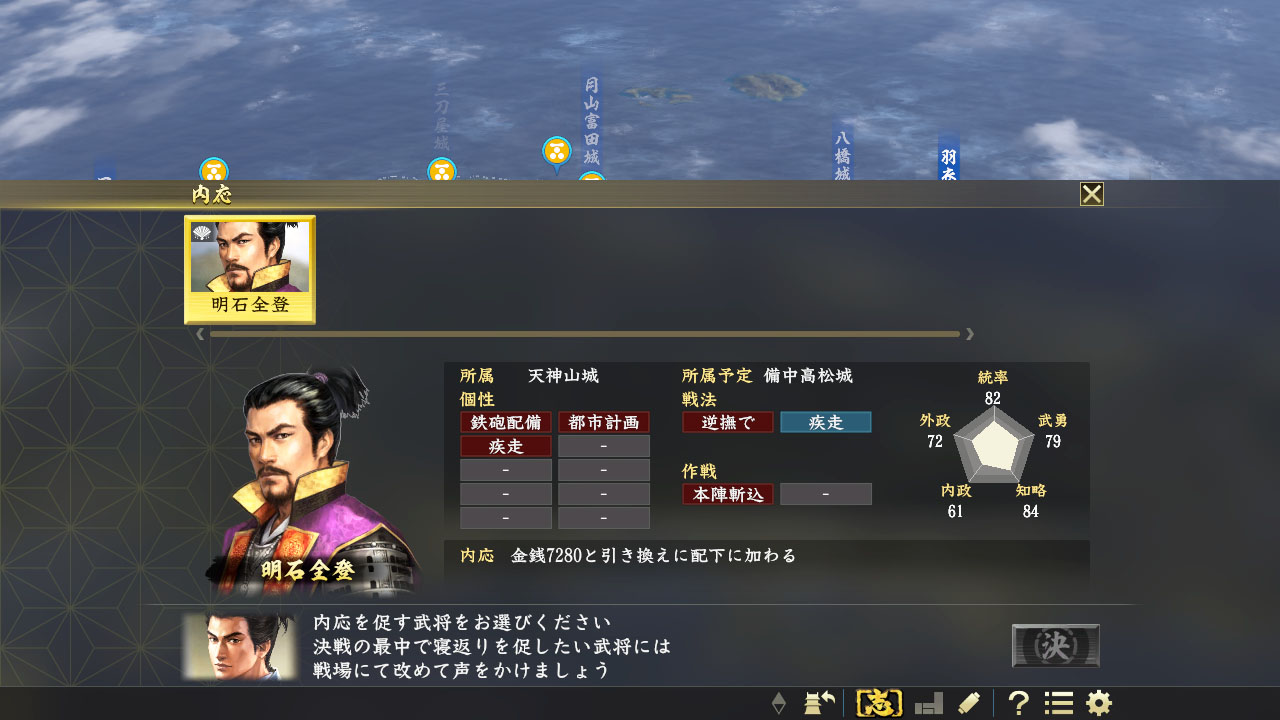1280x720 pixels.
Task: Select the 鉄砲配備 trait slot
Action: (505, 422)
